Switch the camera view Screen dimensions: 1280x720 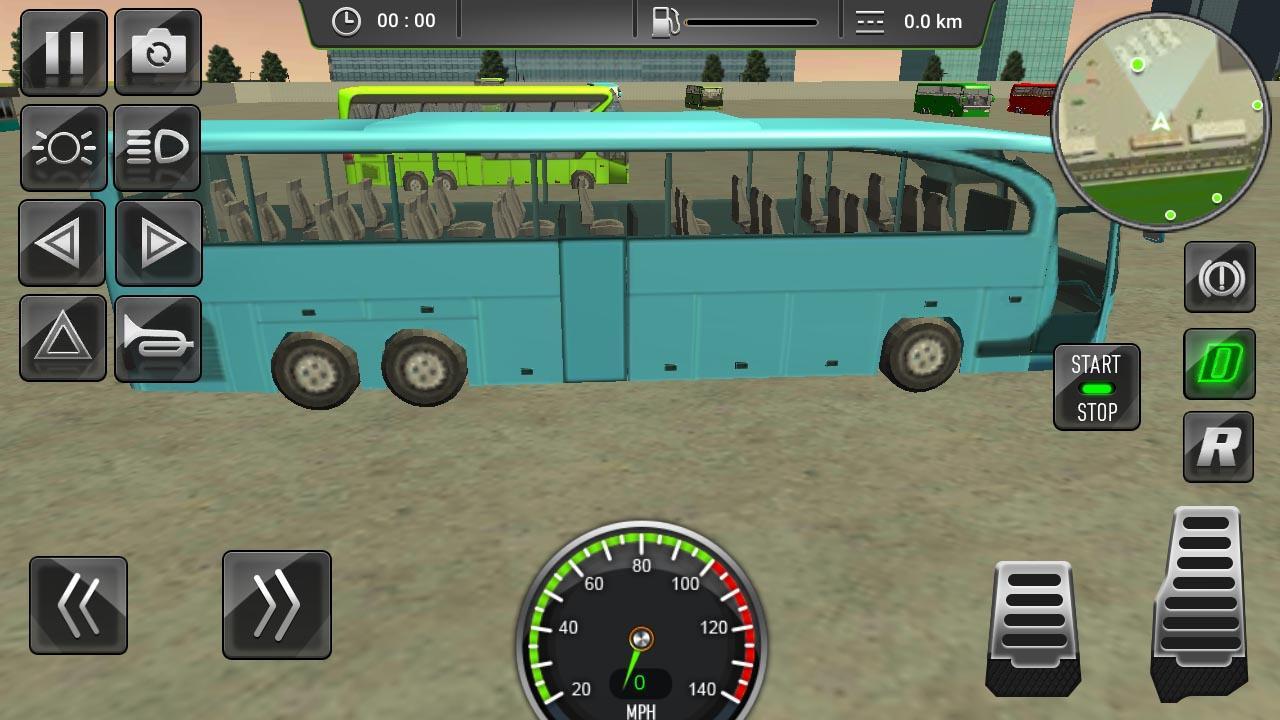coord(159,52)
